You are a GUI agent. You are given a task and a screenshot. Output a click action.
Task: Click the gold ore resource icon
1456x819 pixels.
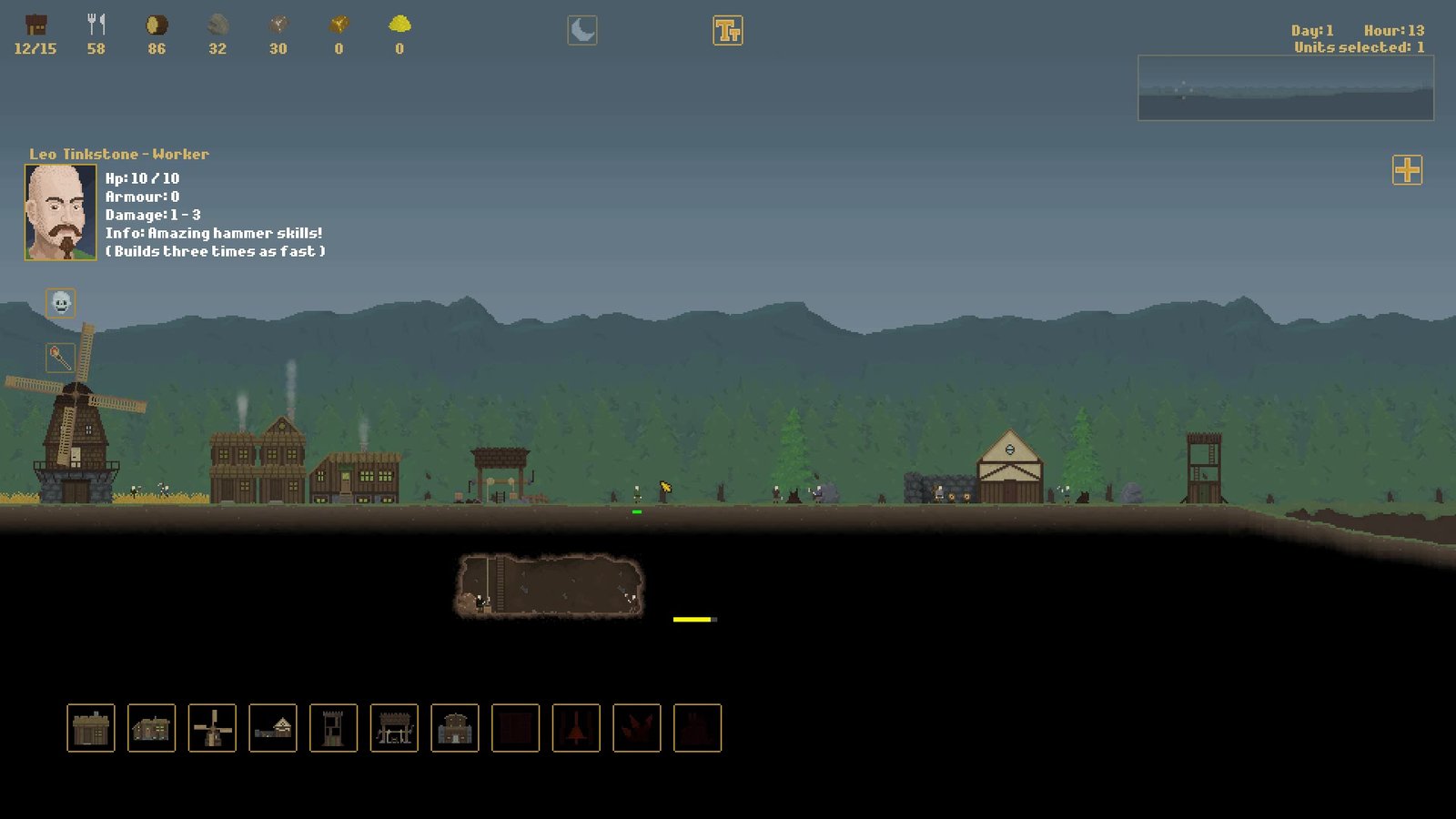point(339,23)
